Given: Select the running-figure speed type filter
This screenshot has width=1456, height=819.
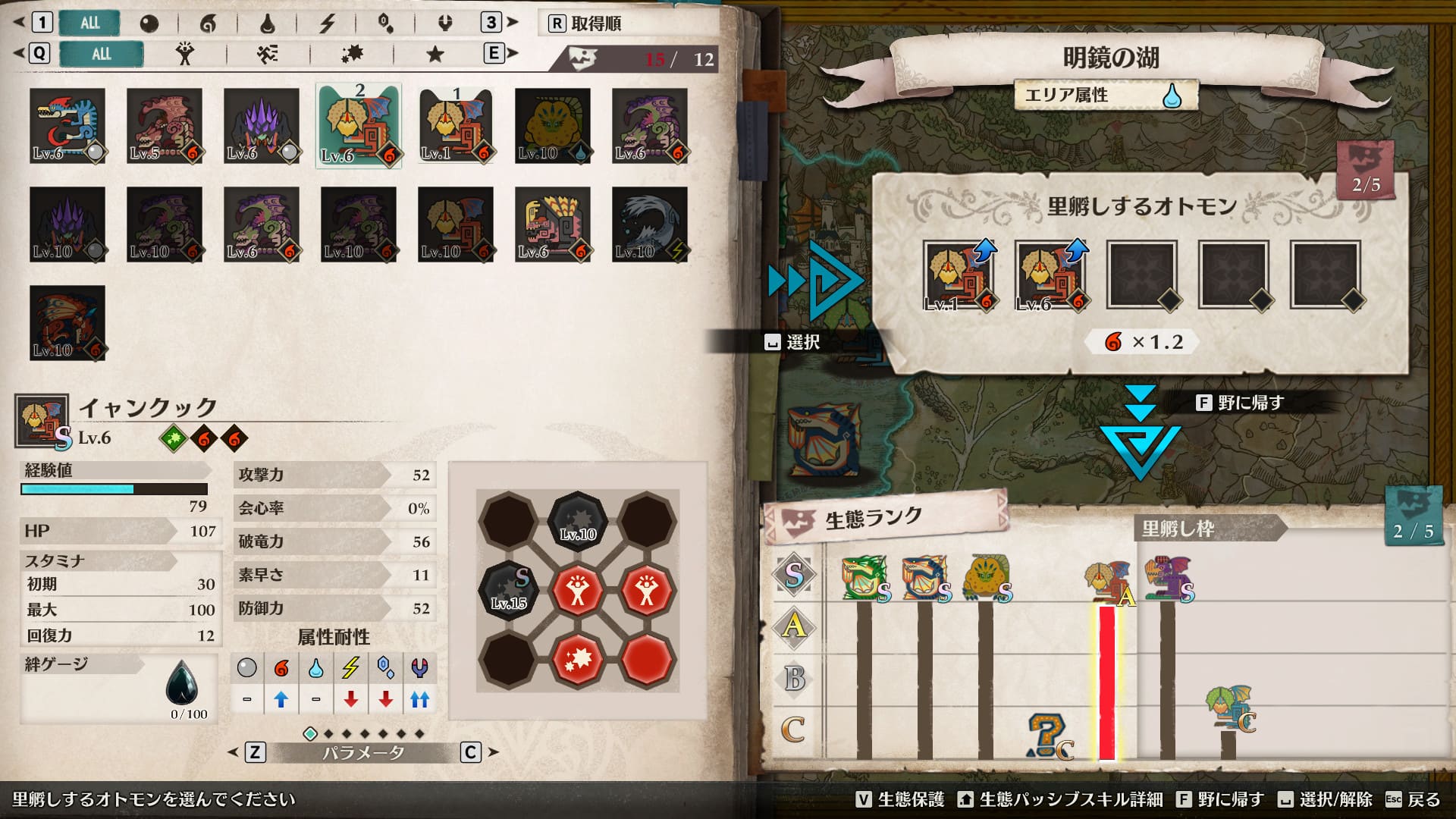Looking at the screenshot, I should 267,54.
